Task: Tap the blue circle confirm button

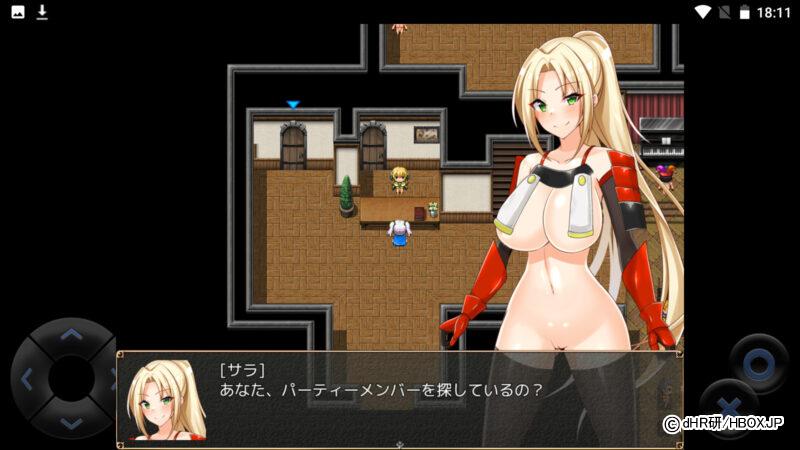Action: pos(758,362)
